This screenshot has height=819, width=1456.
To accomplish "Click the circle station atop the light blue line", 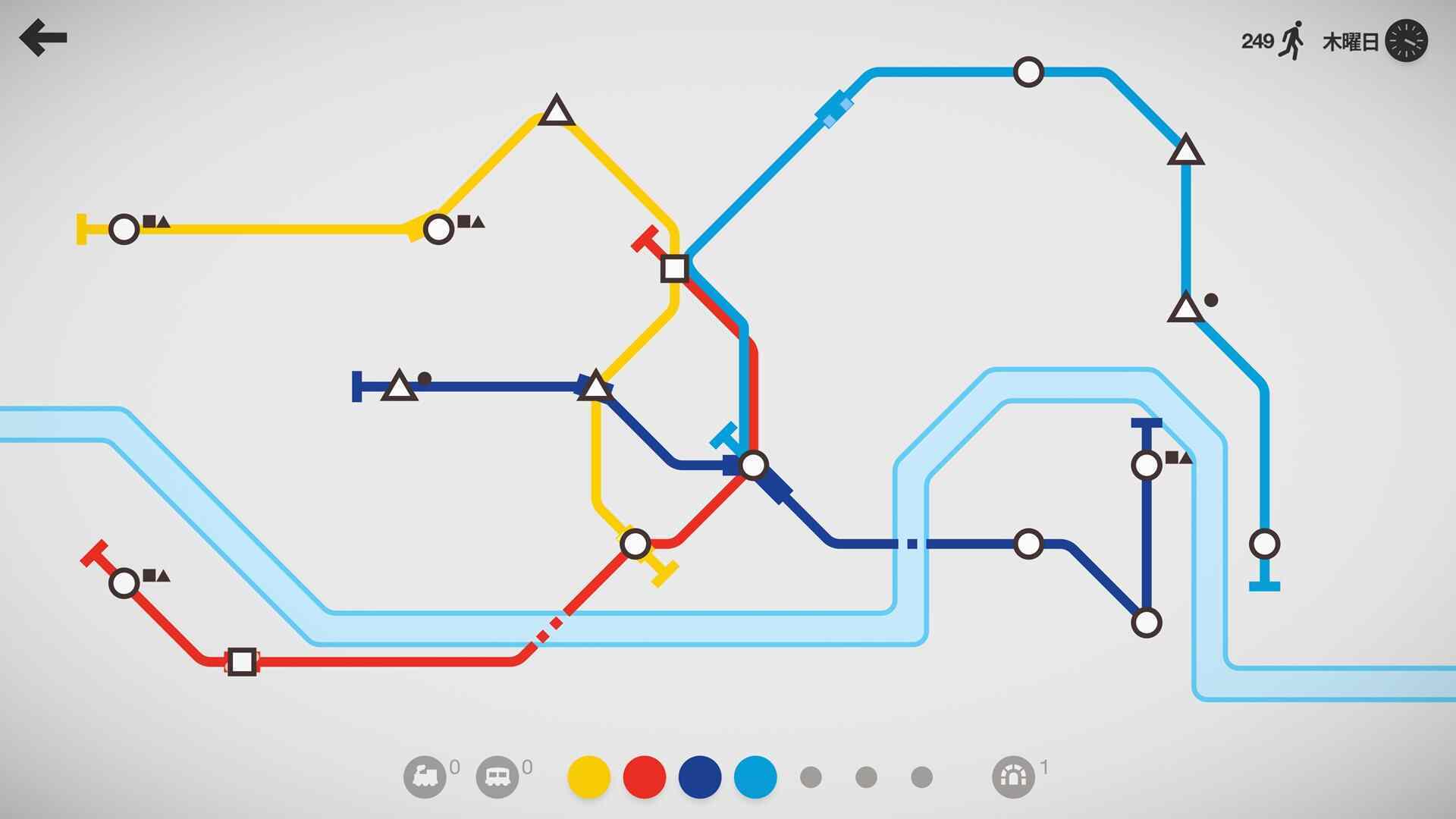I will (1028, 71).
